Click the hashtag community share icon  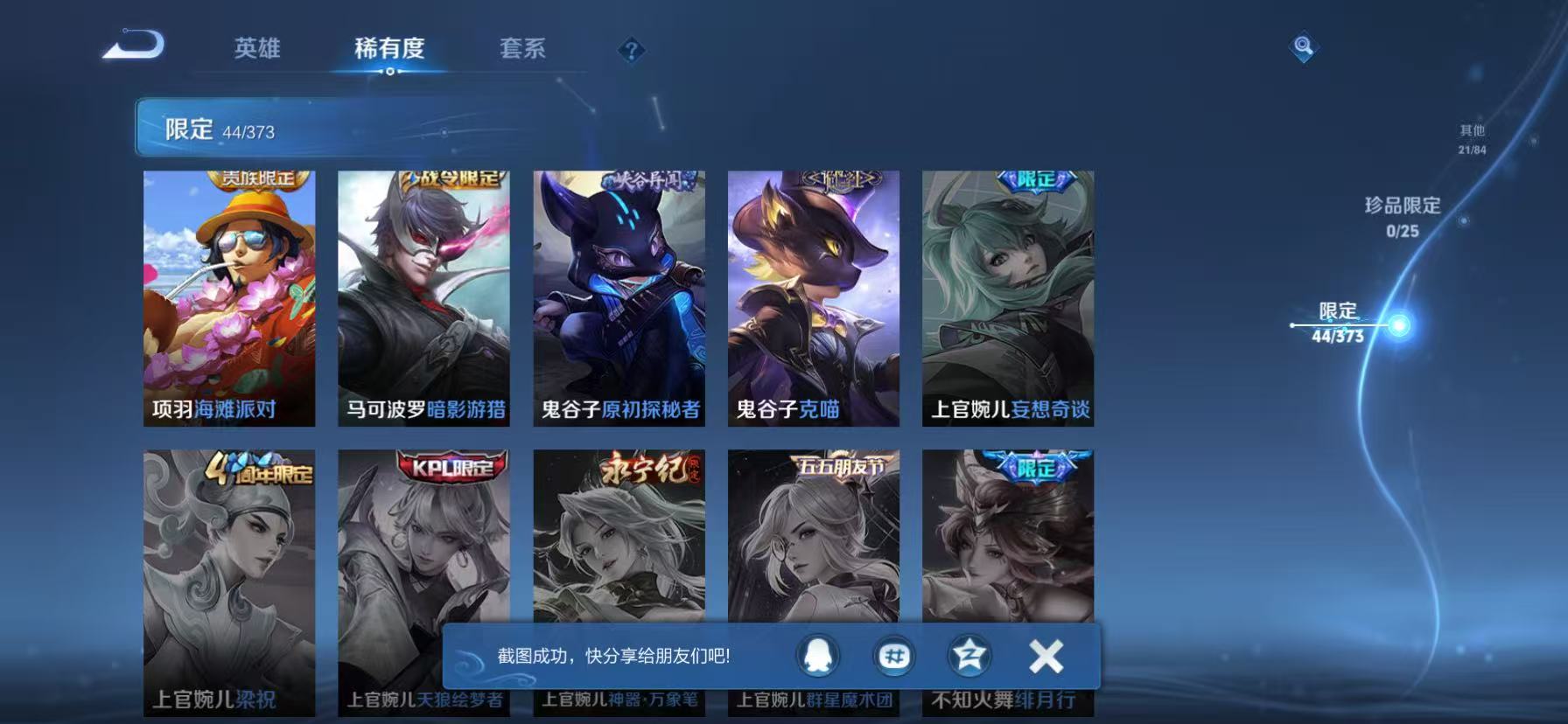(x=894, y=655)
